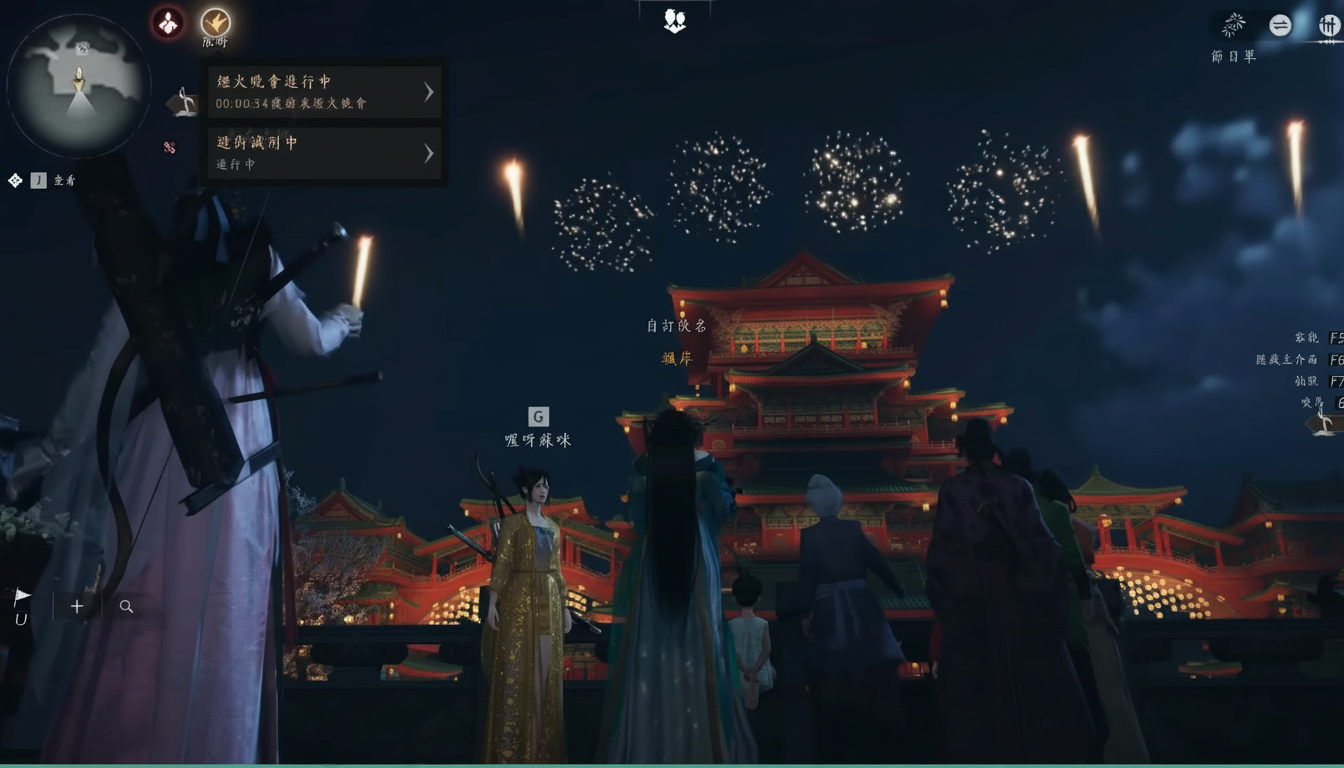Expand the 遊街識剝中 progress entry
1344x768 pixels.
click(324, 154)
